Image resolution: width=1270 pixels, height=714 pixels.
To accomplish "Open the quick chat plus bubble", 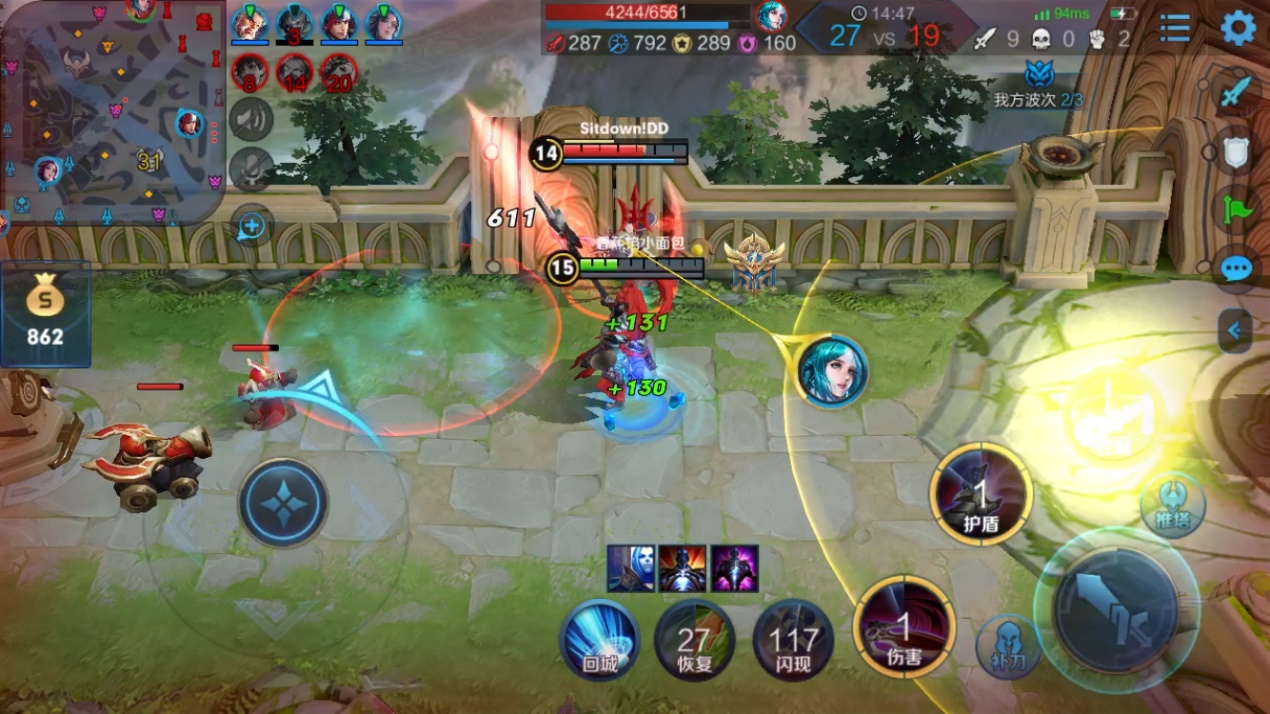I will pyautogui.click(x=251, y=227).
